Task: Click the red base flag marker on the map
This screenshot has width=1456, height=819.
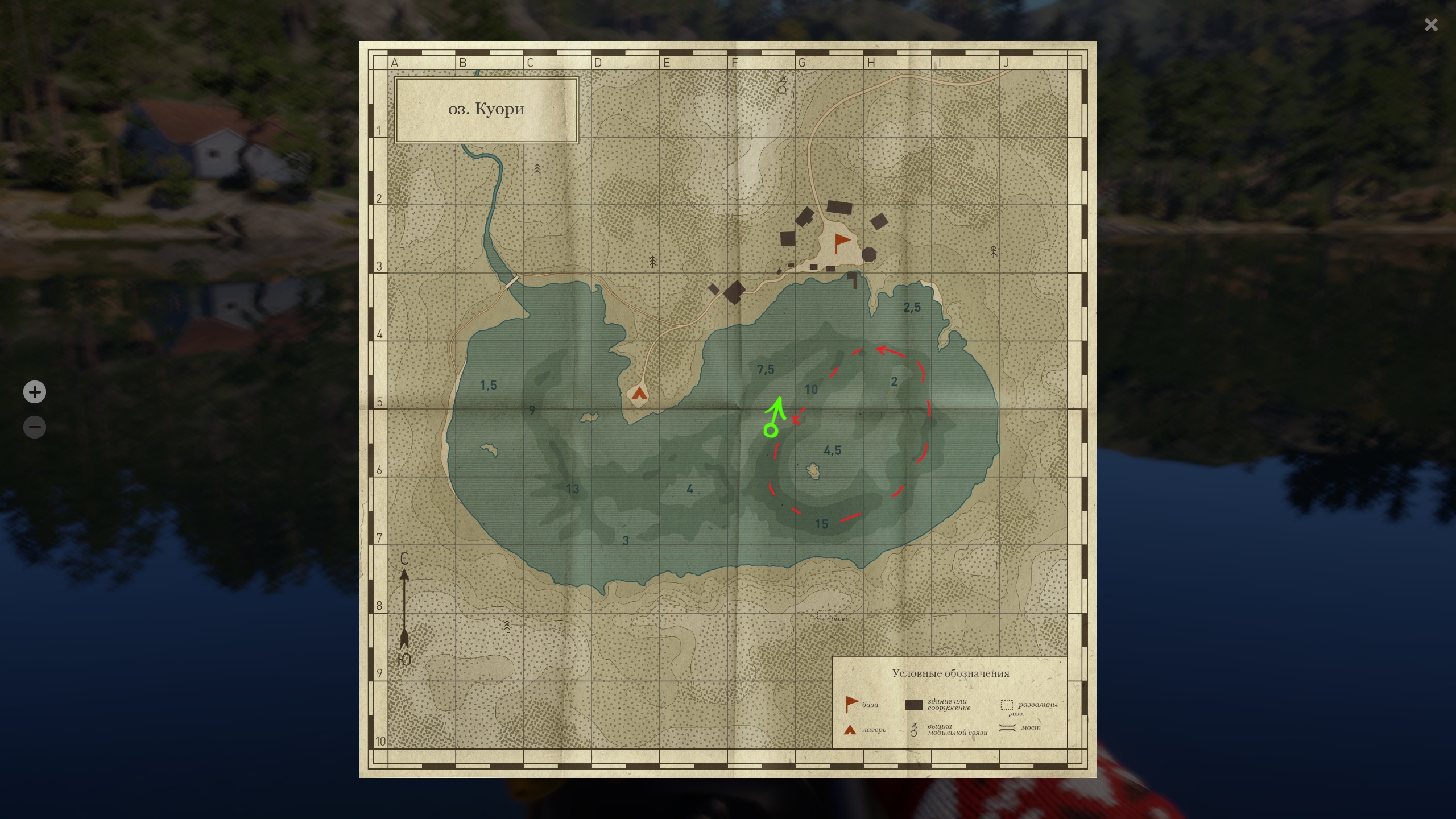Action: coord(841,242)
